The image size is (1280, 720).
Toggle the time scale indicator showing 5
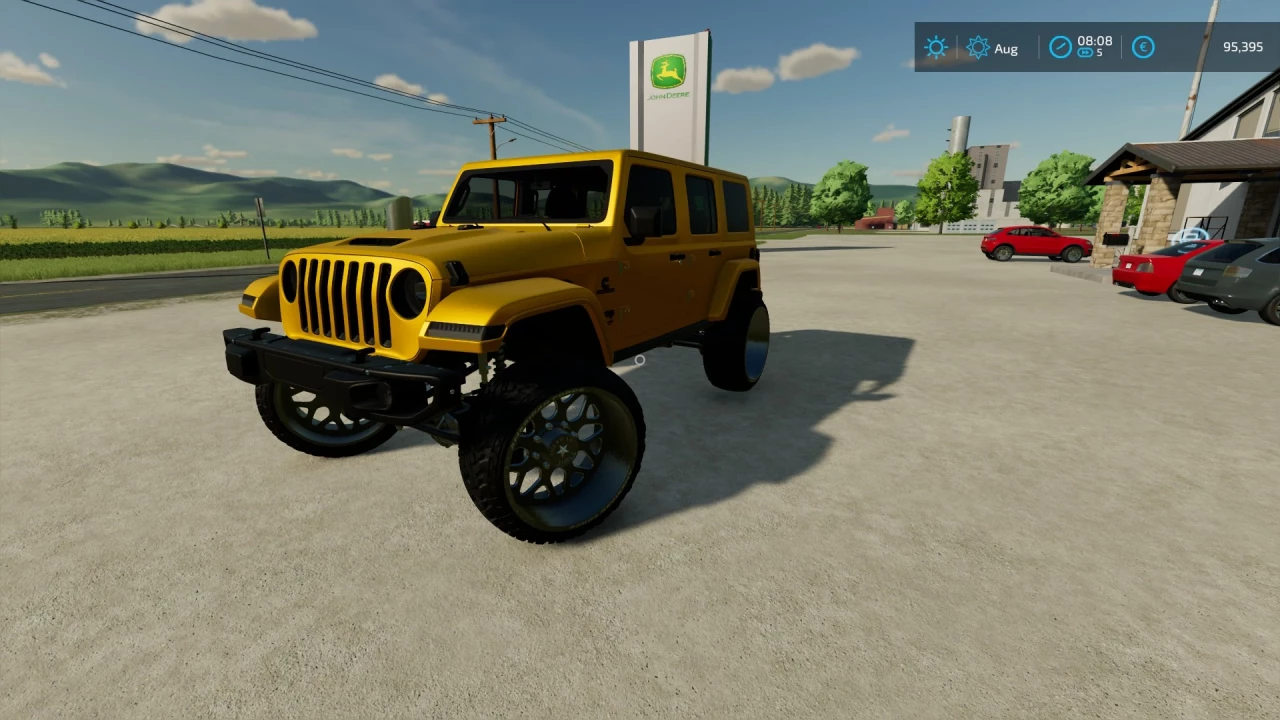click(1100, 54)
